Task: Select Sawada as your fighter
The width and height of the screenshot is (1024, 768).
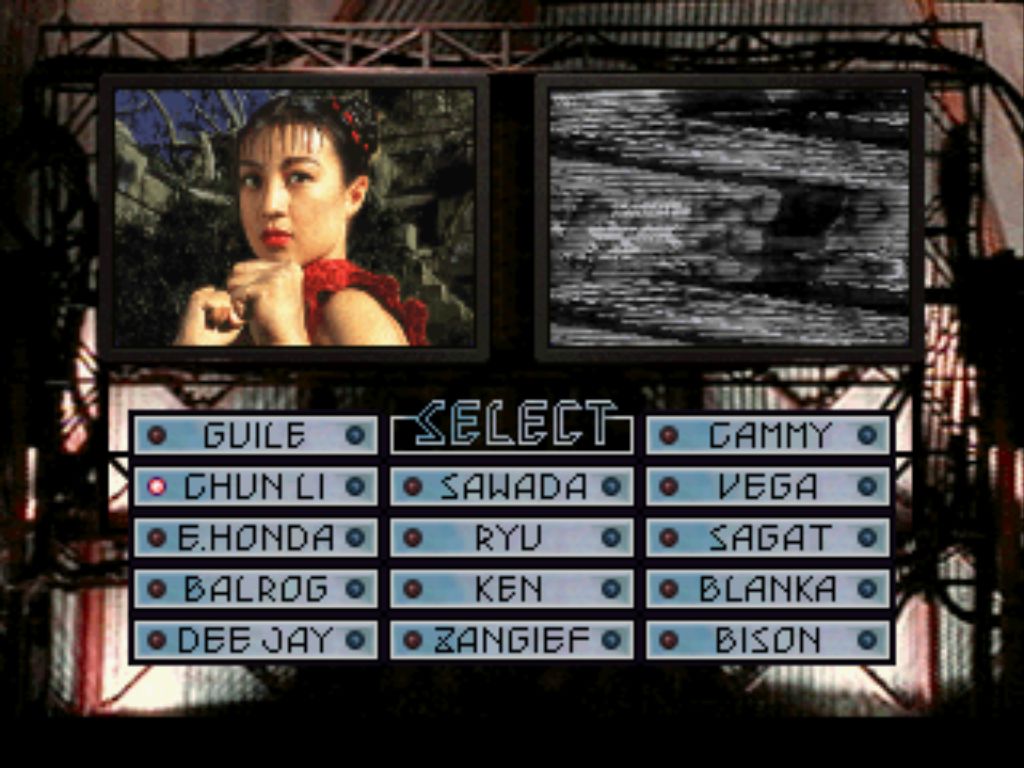Action: pyautogui.click(x=512, y=487)
